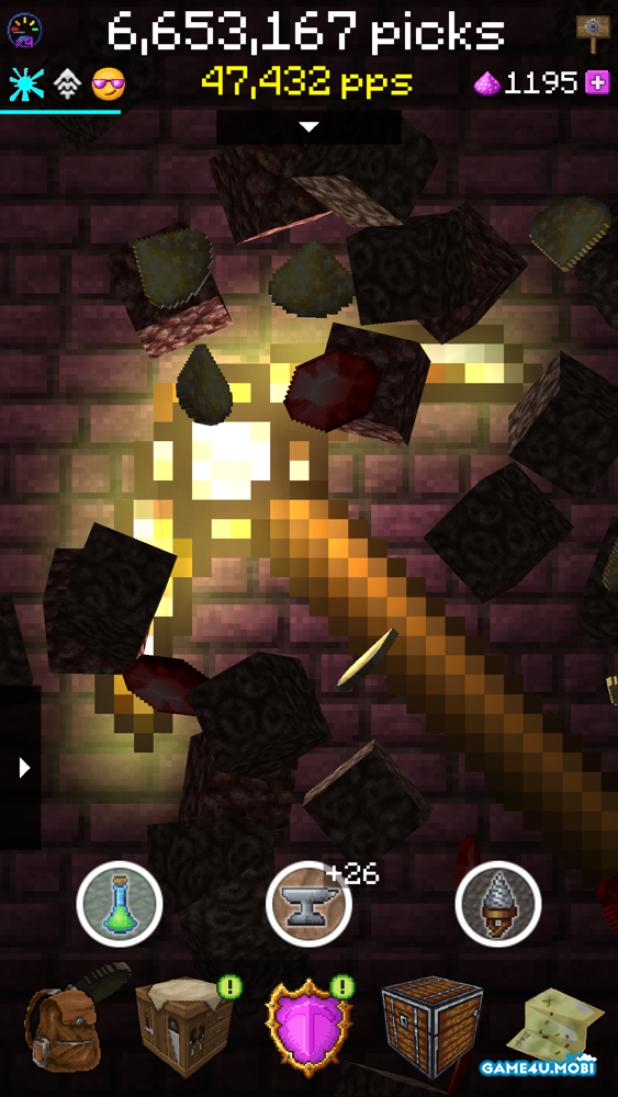The width and height of the screenshot is (618, 1097).
Task: Activate the green potion ability
Action: (x=120, y=904)
